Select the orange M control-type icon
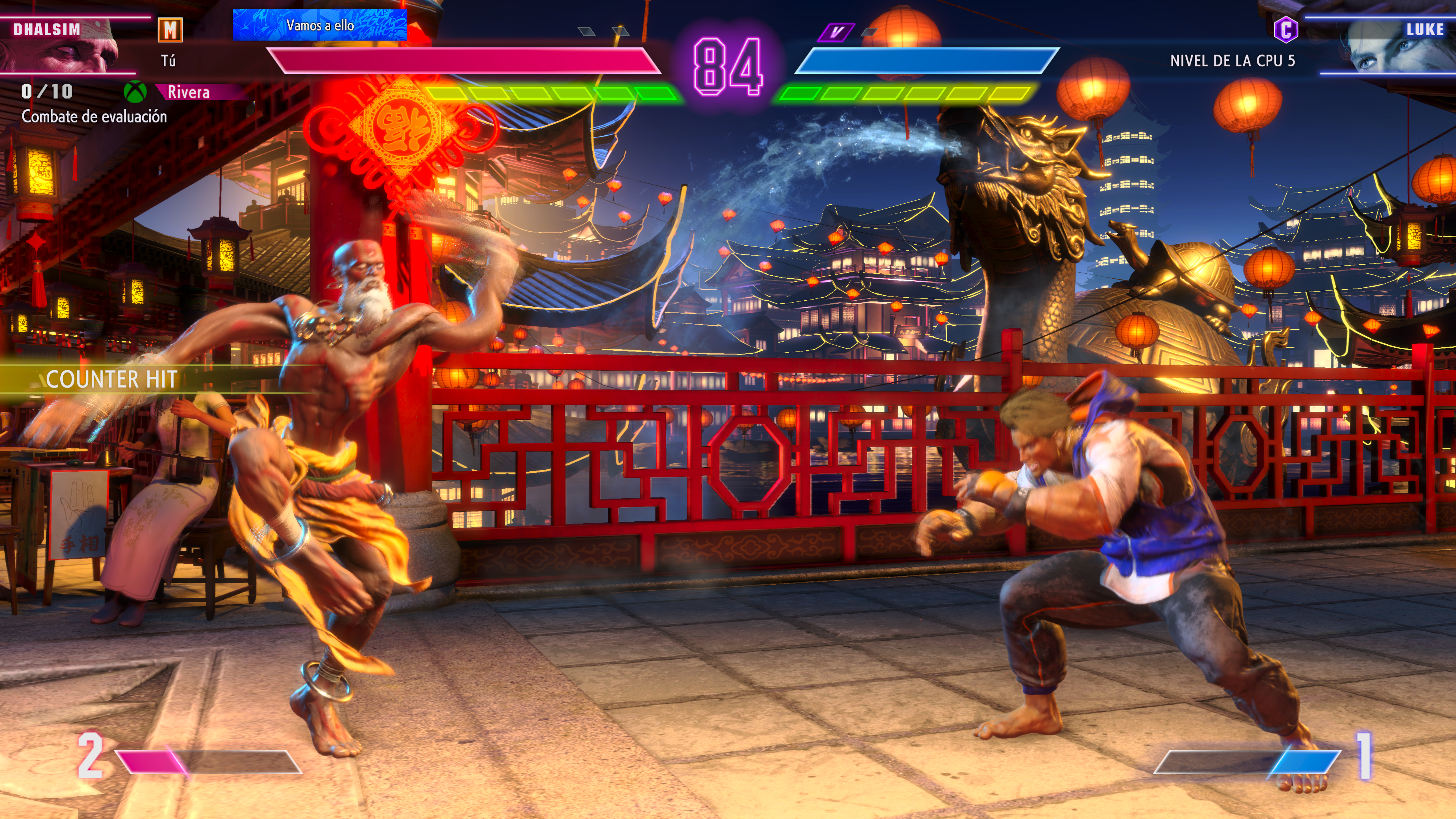Viewport: 1456px width, 819px height. pyautogui.click(x=170, y=30)
